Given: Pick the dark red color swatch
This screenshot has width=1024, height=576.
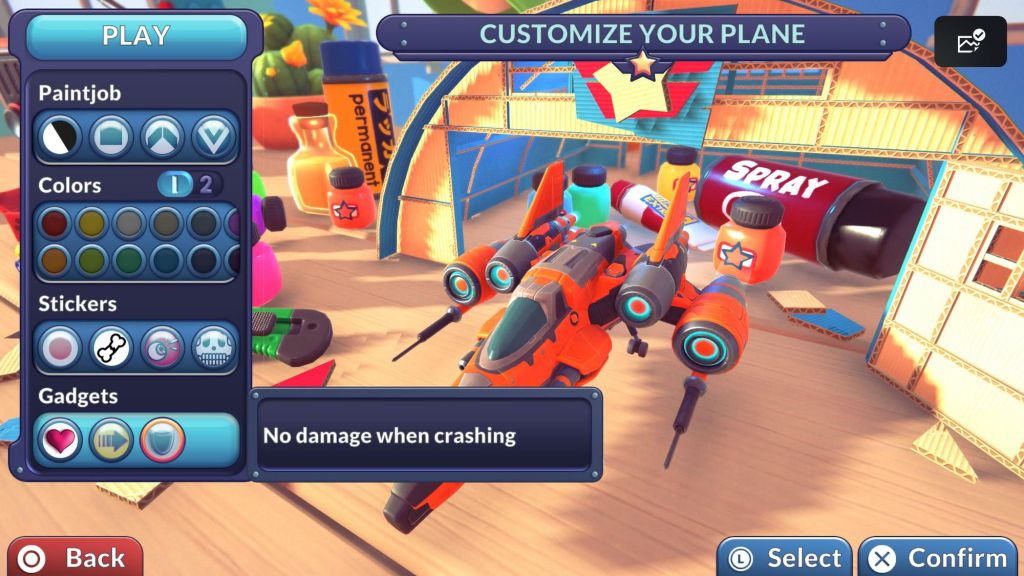Looking at the screenshot, I should click(x=55, y=223).
